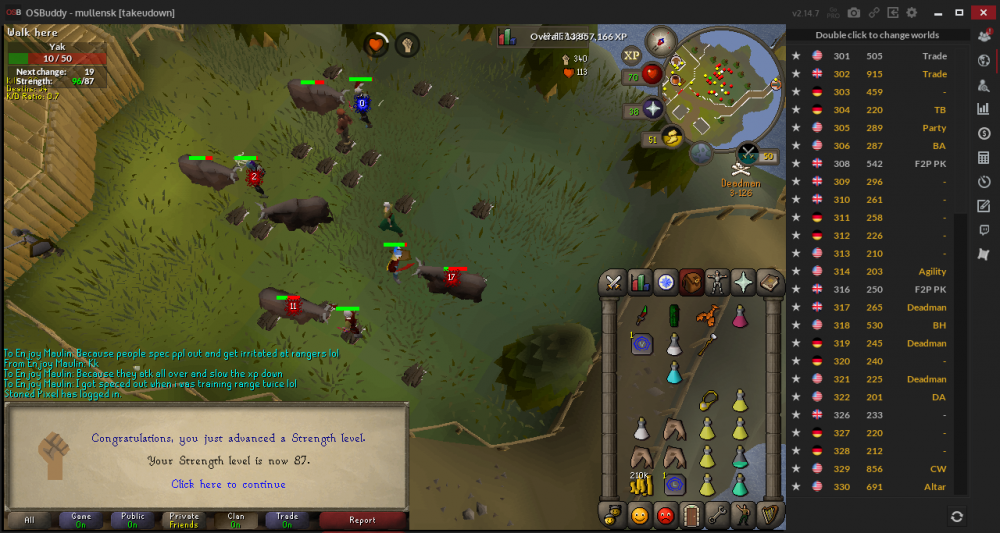Open the Prayer tab with the star
This screenshot has height=533, width=1000.
click(x=743, y=283)
